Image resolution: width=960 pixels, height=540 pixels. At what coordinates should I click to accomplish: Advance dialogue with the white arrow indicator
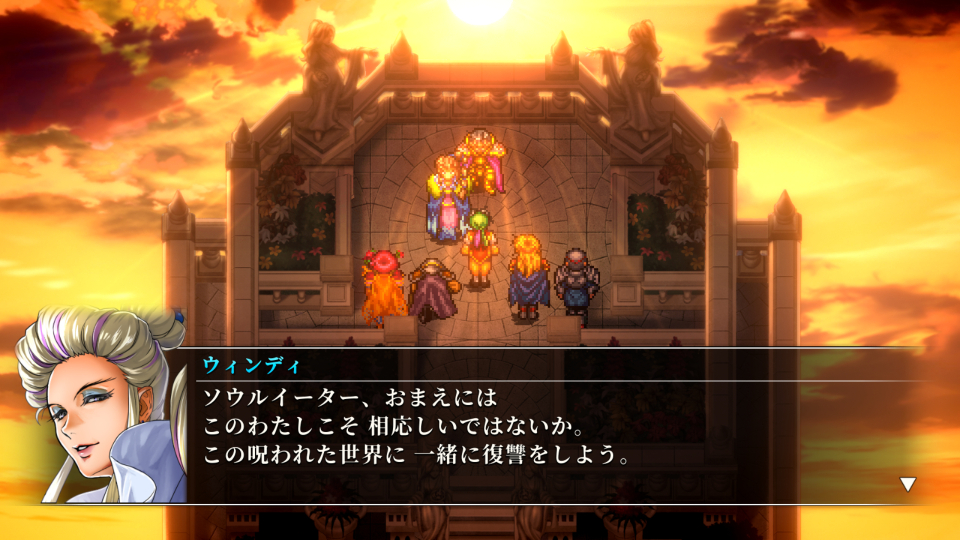[x=907, y=484]
